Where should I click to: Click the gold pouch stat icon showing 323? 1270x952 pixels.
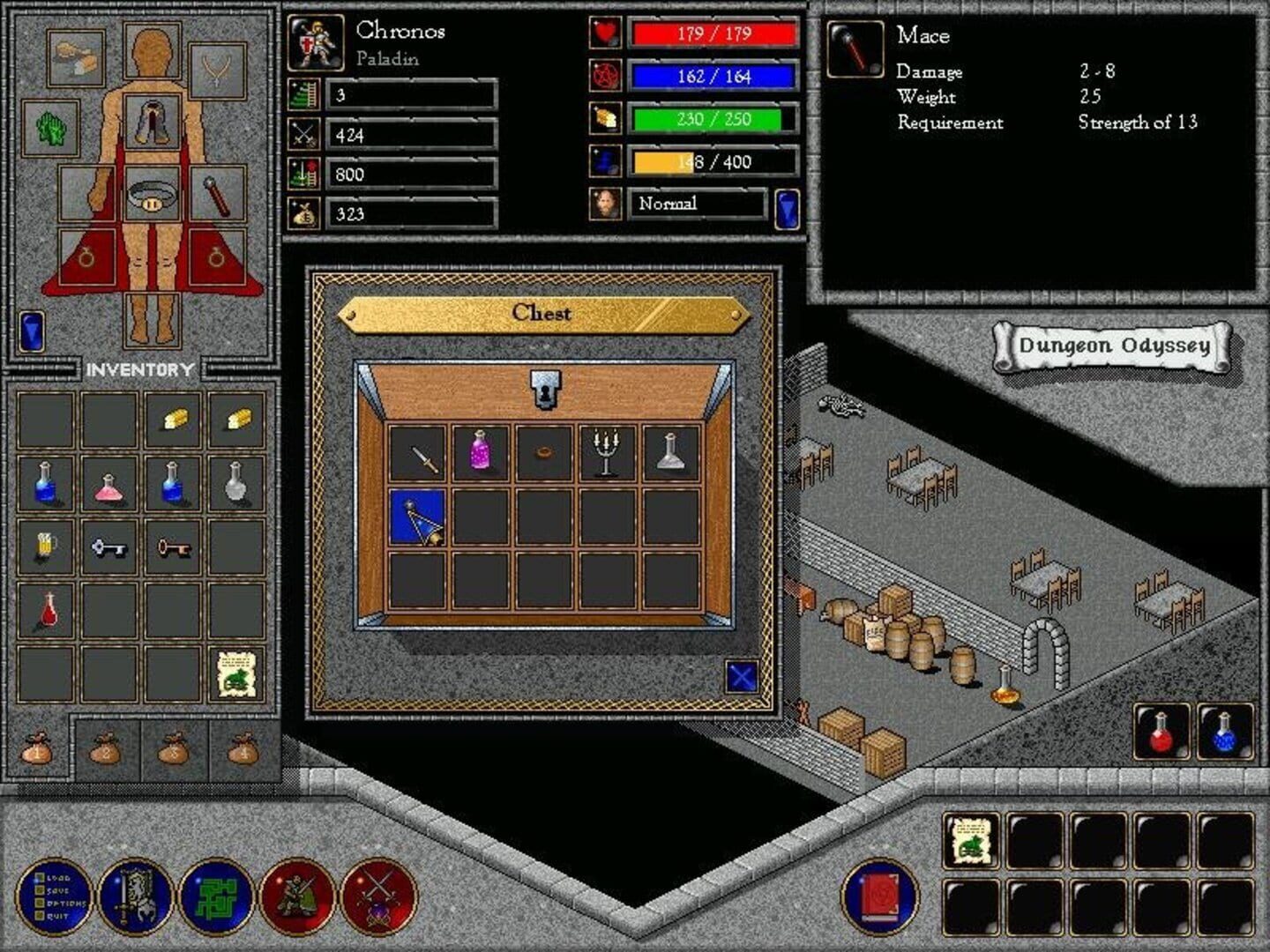pyautogui.click(x=304, y=214)
